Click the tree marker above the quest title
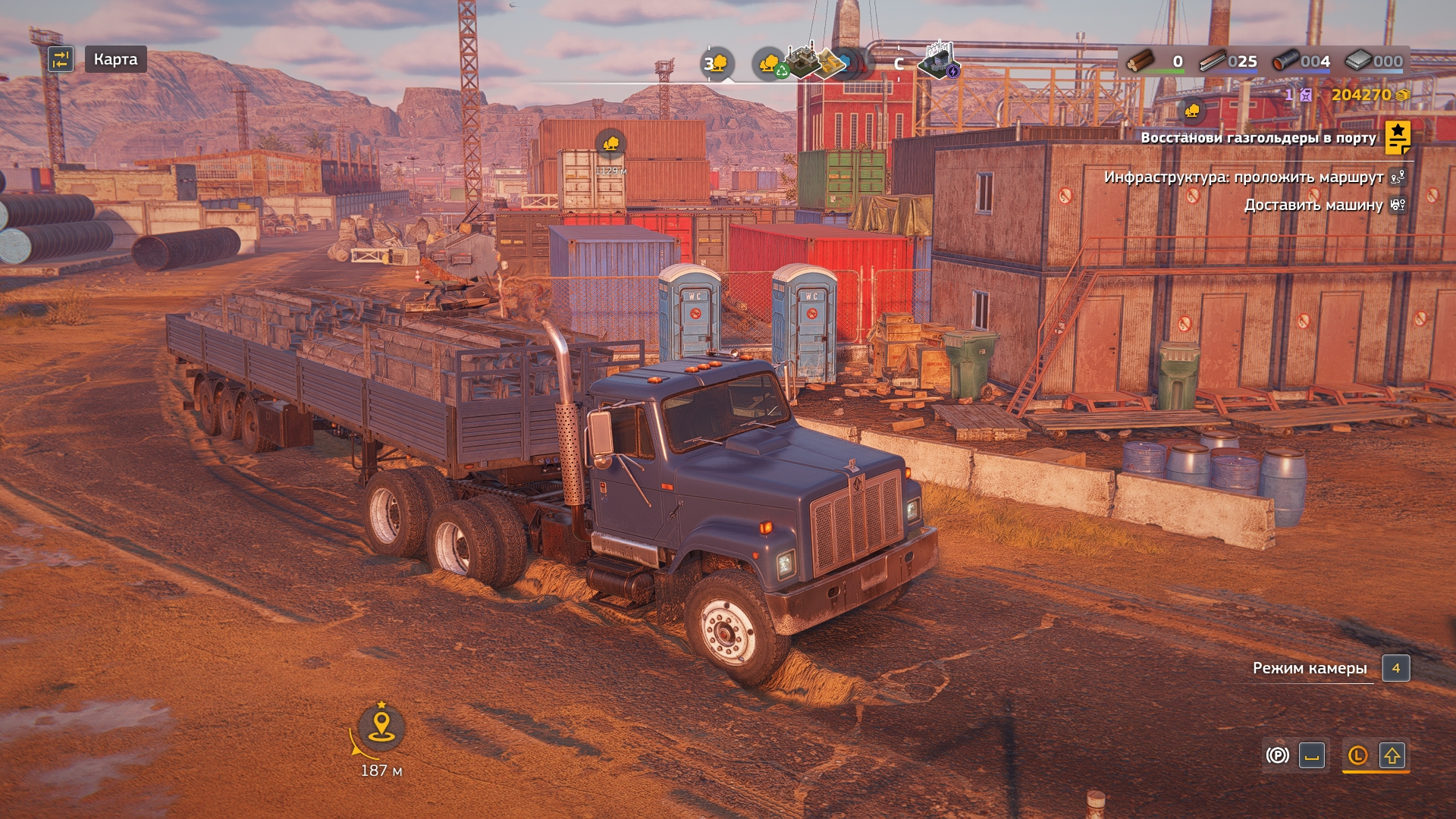The image size is (1456, 819). (1192, 111)
